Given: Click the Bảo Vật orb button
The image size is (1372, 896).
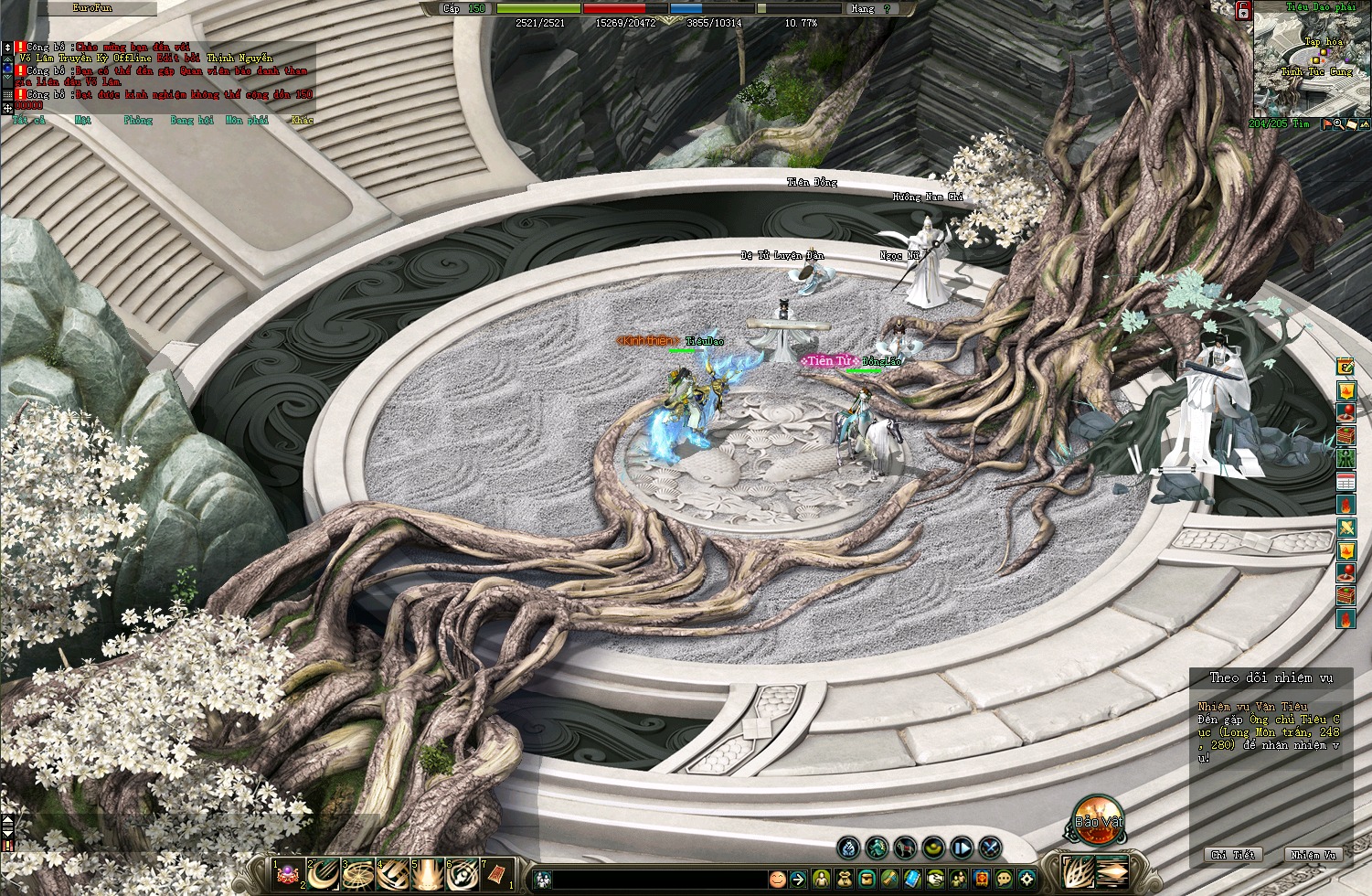Looking at the screenshot, I should 1097,821.
